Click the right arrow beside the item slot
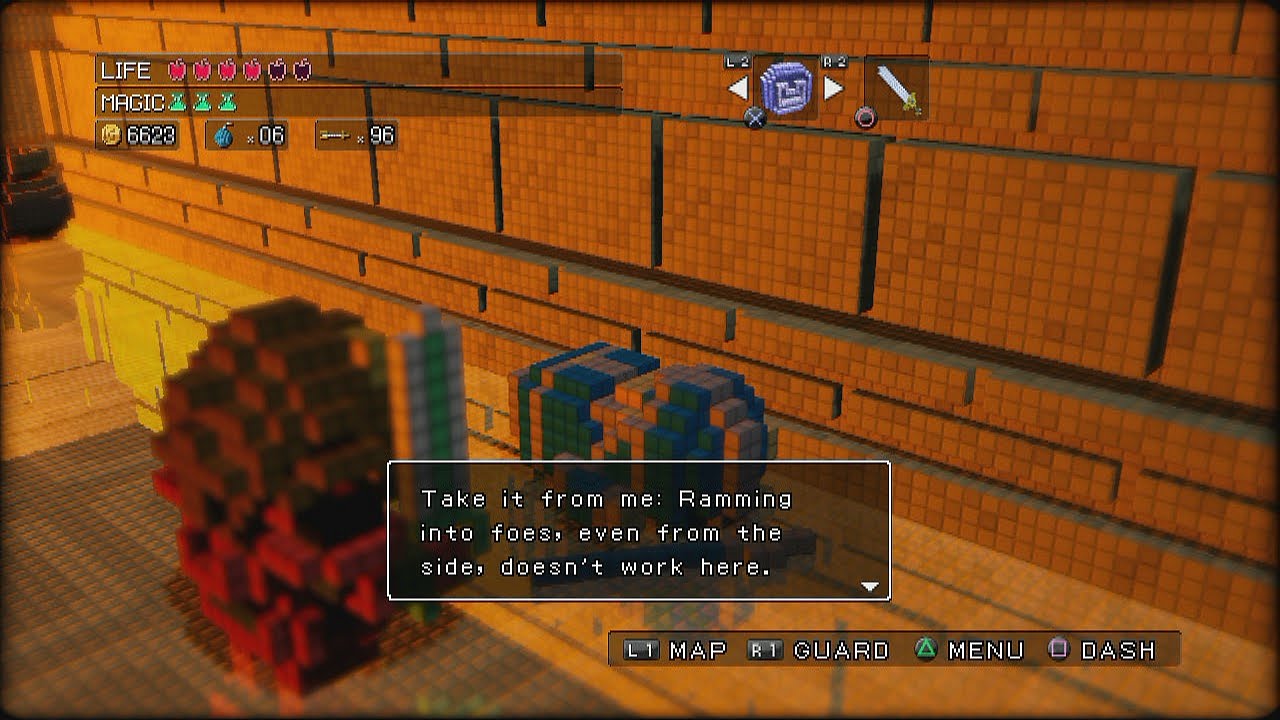1280x720 pixels. 834,88
